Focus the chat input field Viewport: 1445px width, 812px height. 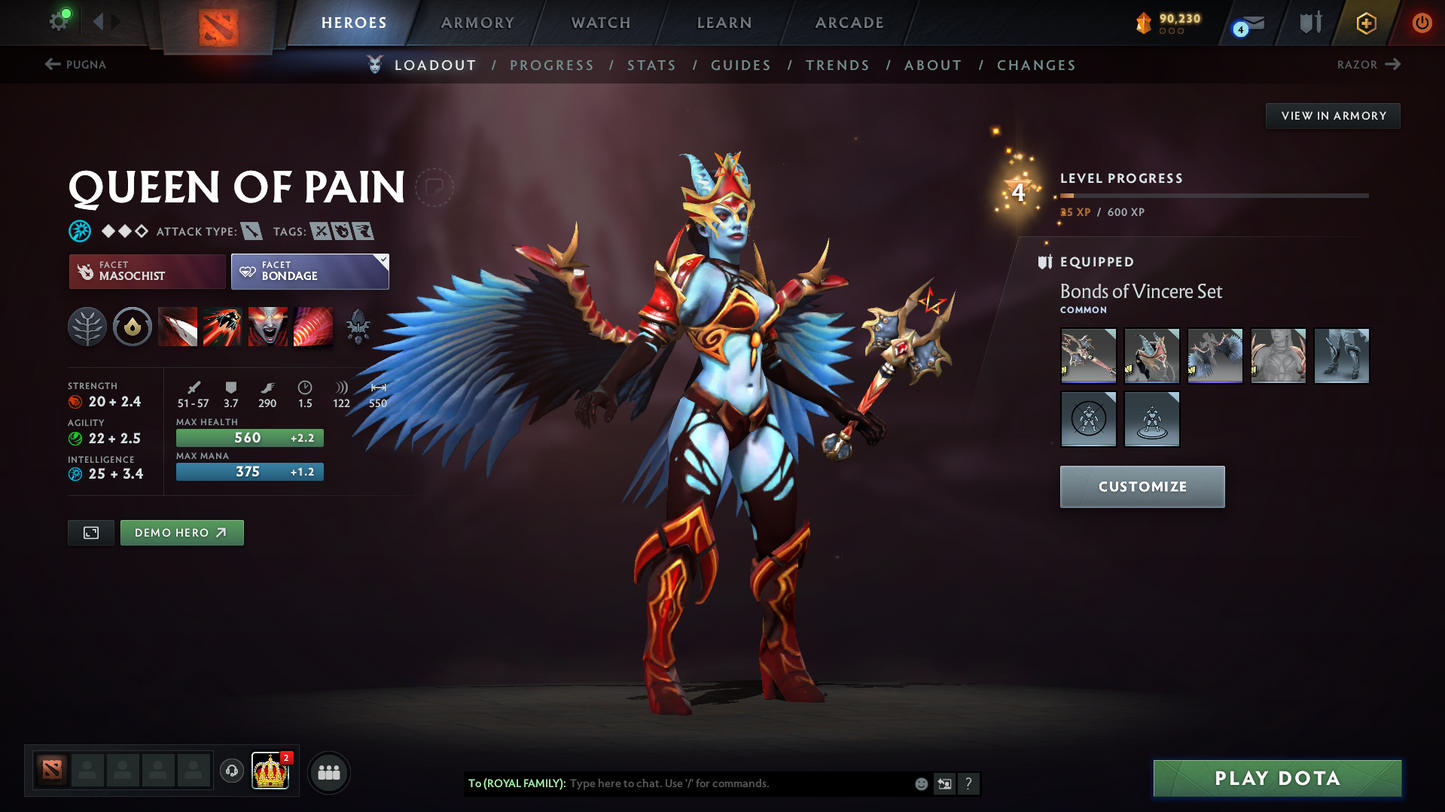735,784
